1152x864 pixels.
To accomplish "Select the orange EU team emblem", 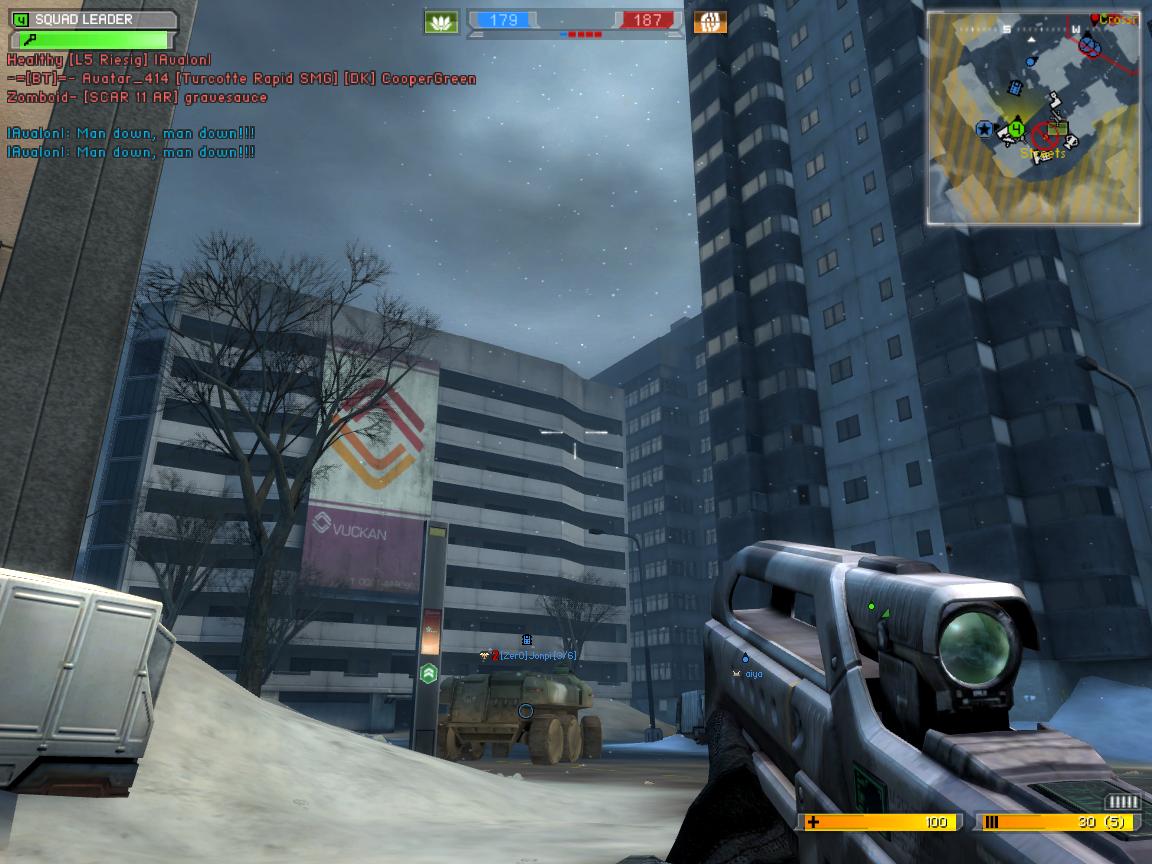I will pyautogui.click(x=710, y=21).
